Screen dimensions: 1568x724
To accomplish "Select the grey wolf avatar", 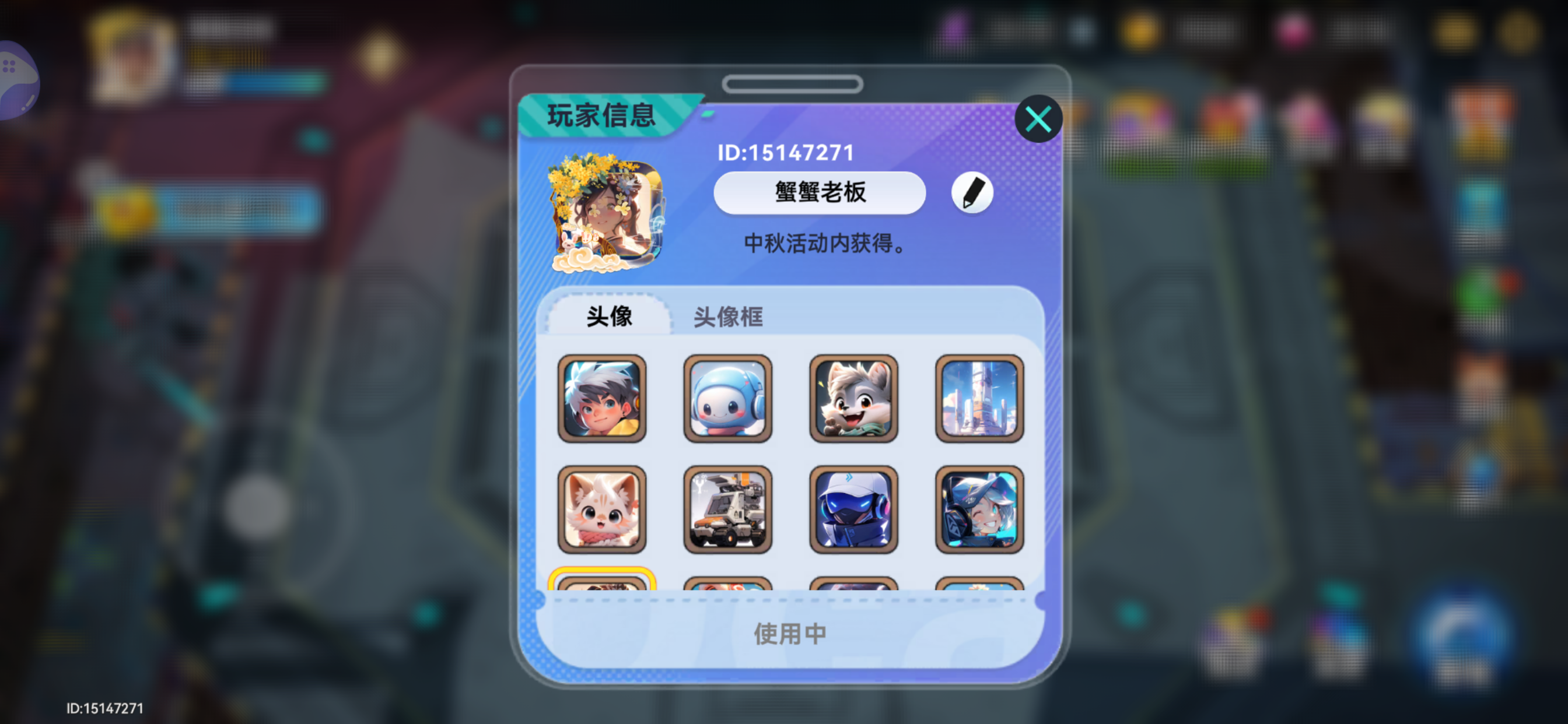I will [x=853, y=399].
